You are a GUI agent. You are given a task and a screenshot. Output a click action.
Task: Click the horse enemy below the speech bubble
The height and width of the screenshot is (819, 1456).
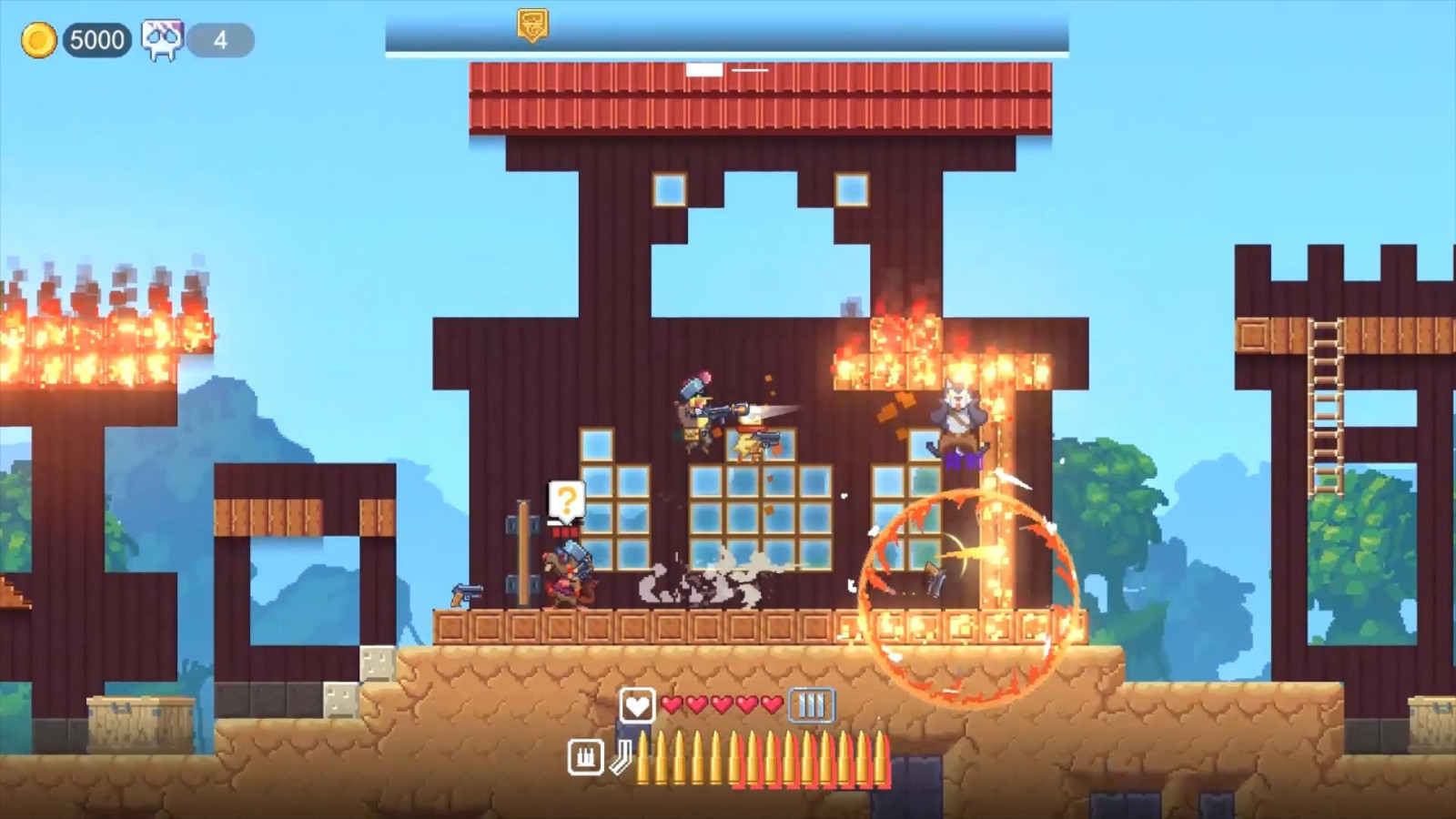click(x=566, y=573)
